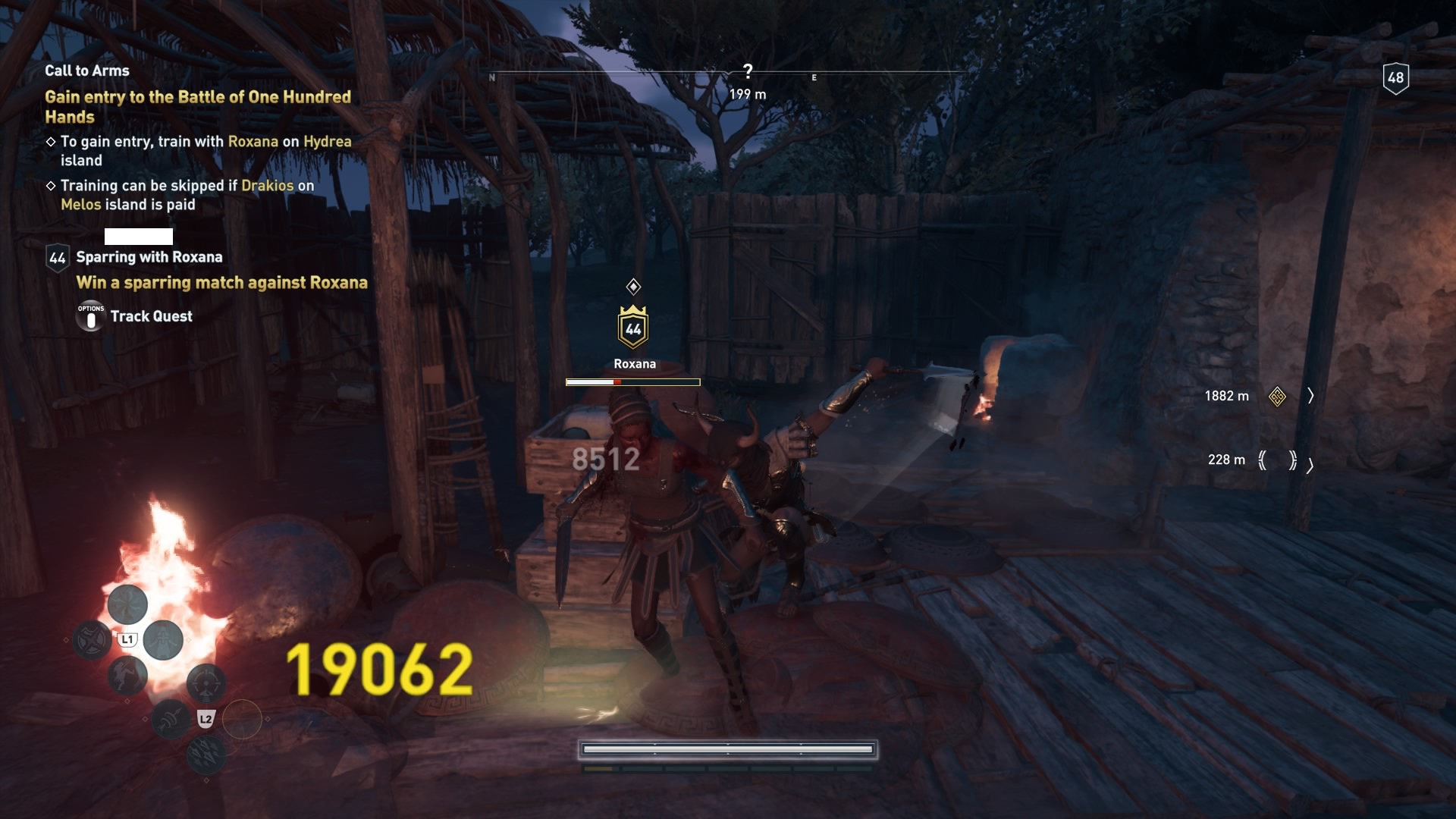The height and width of the screenshot is (819, 1456).
Task: Toggle quest tracking with the Options button
Action: click(x=90, y=316)
